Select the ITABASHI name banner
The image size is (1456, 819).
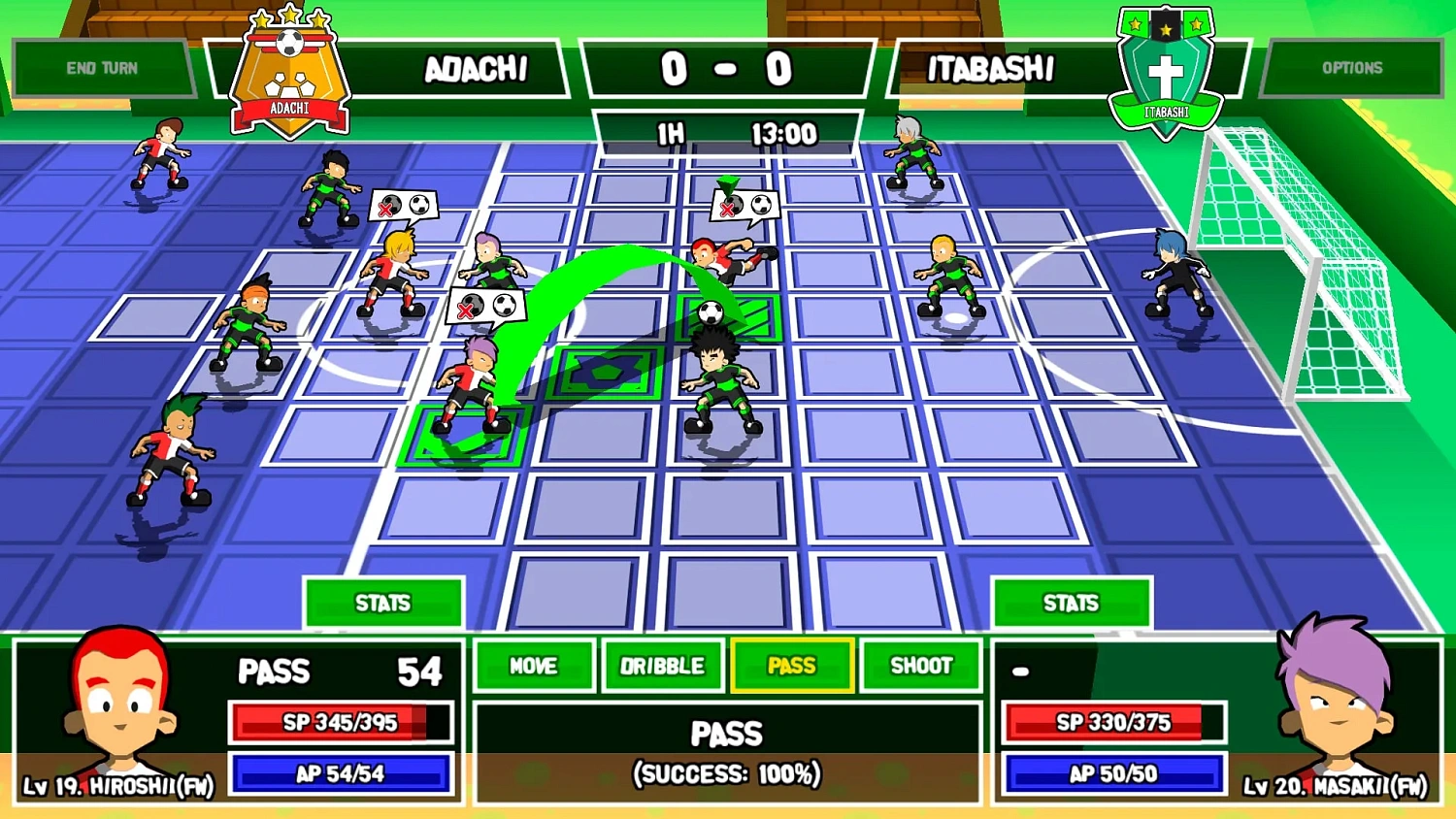point(990,69)
